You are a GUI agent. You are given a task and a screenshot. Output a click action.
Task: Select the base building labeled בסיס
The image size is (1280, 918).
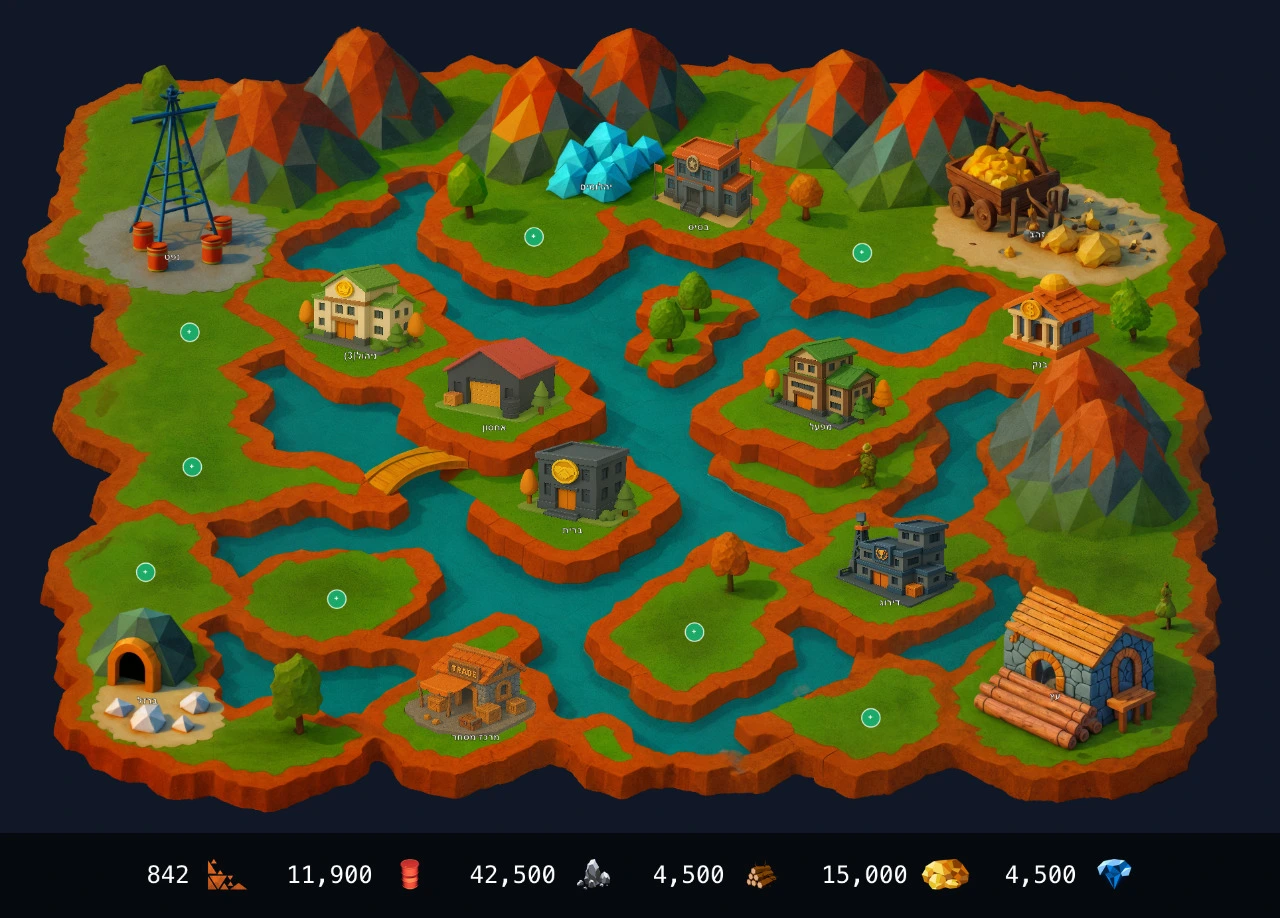(706, 178)
